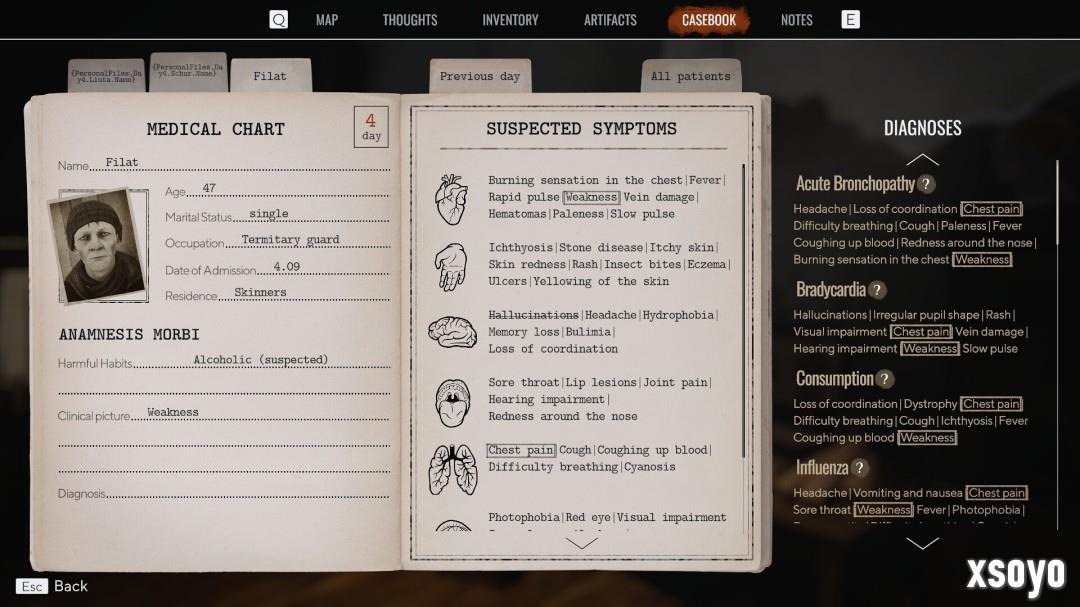Choose the Bradycardia diagnosis
This screenshot has width=1080, height=607.
(x=830, y=290)
